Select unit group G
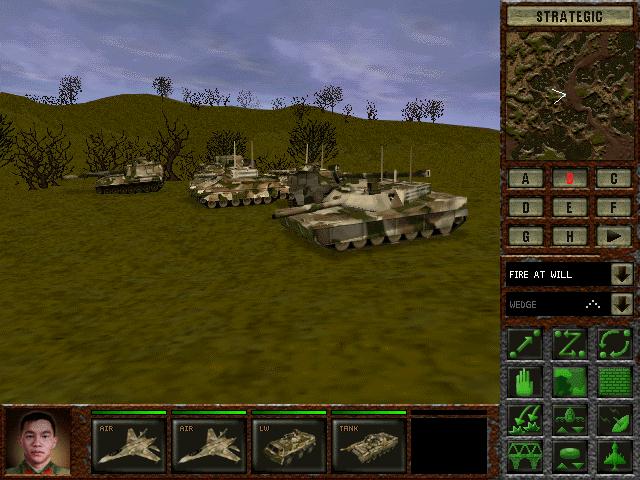640x480 pixels. click(525, 237)
